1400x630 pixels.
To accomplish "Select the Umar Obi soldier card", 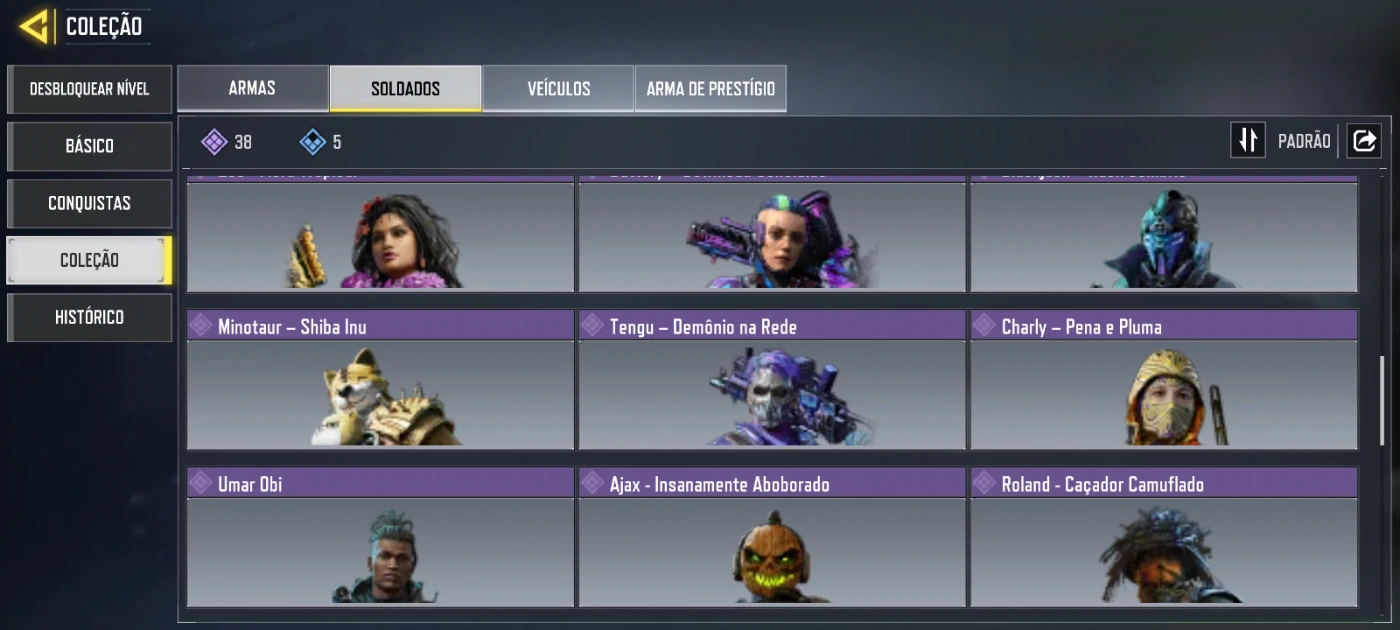I will (x=380, y=537).
